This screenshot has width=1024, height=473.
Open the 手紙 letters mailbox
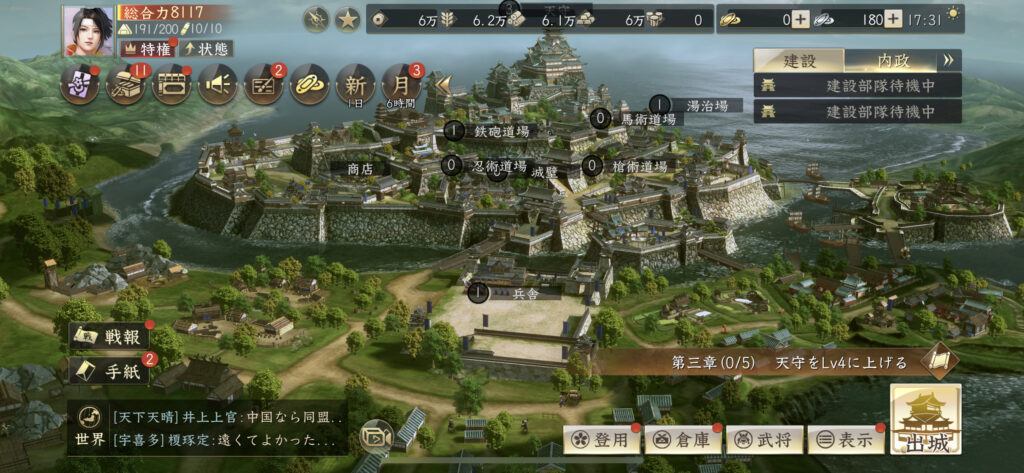(x=108, y=370)
